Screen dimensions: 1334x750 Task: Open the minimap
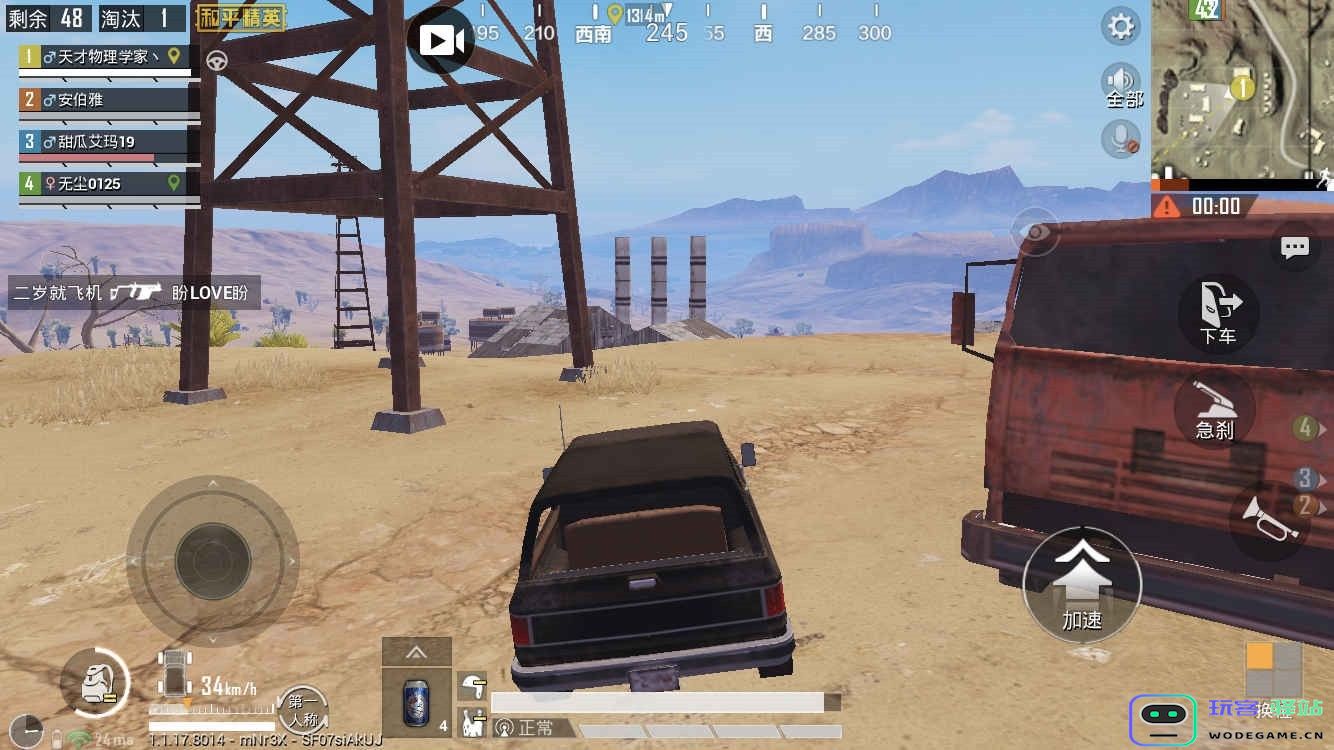1241,91
